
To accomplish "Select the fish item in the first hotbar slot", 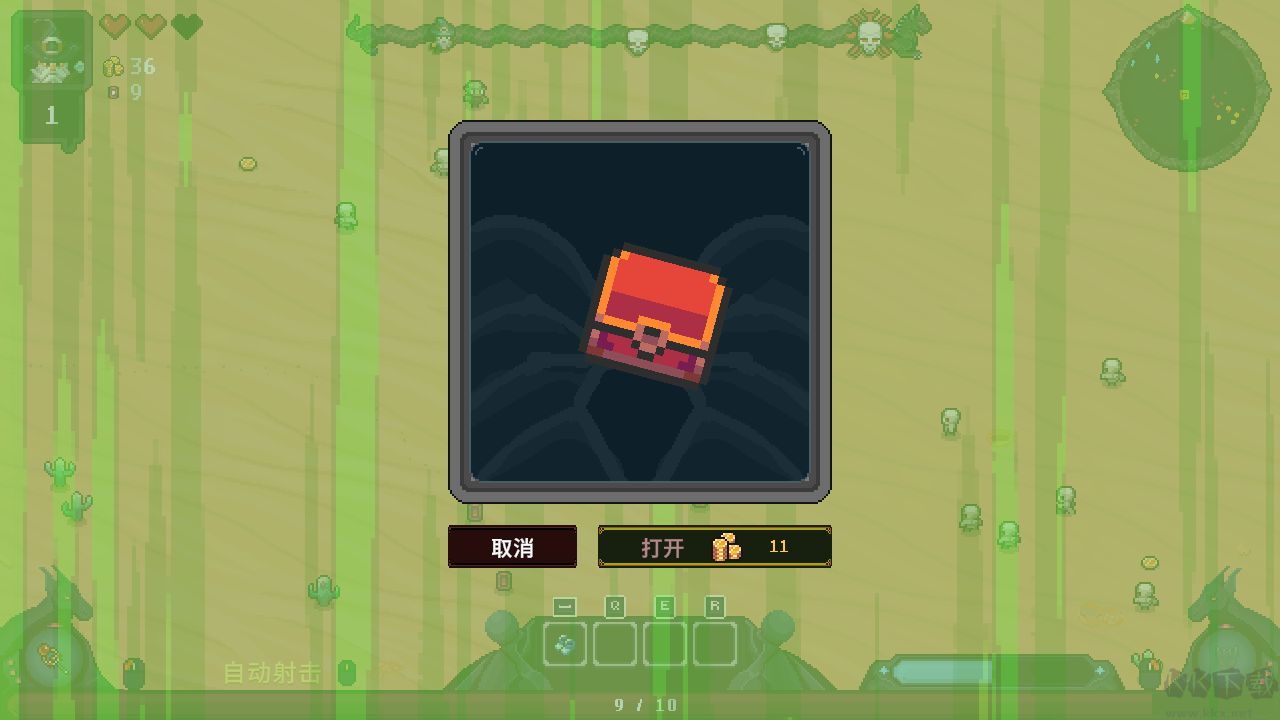I will 563,645.
